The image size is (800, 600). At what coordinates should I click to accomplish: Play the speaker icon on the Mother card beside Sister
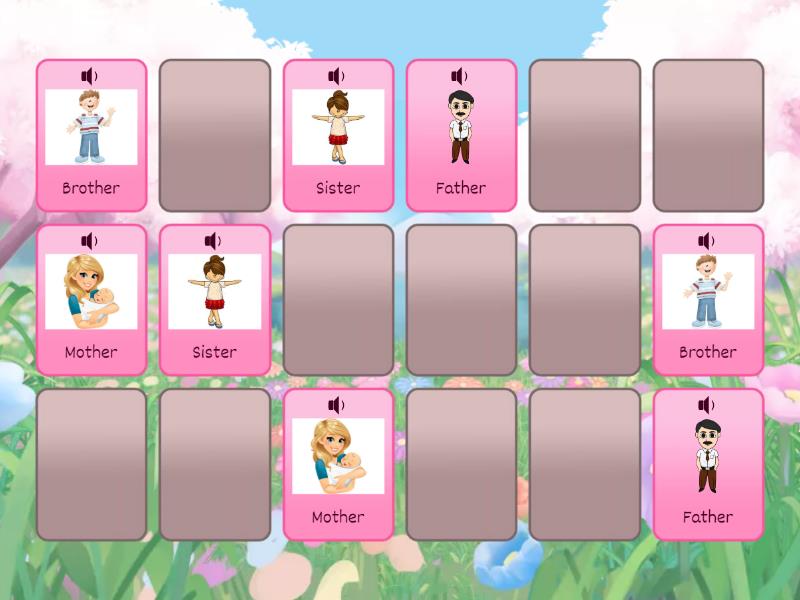pos(90,241)
